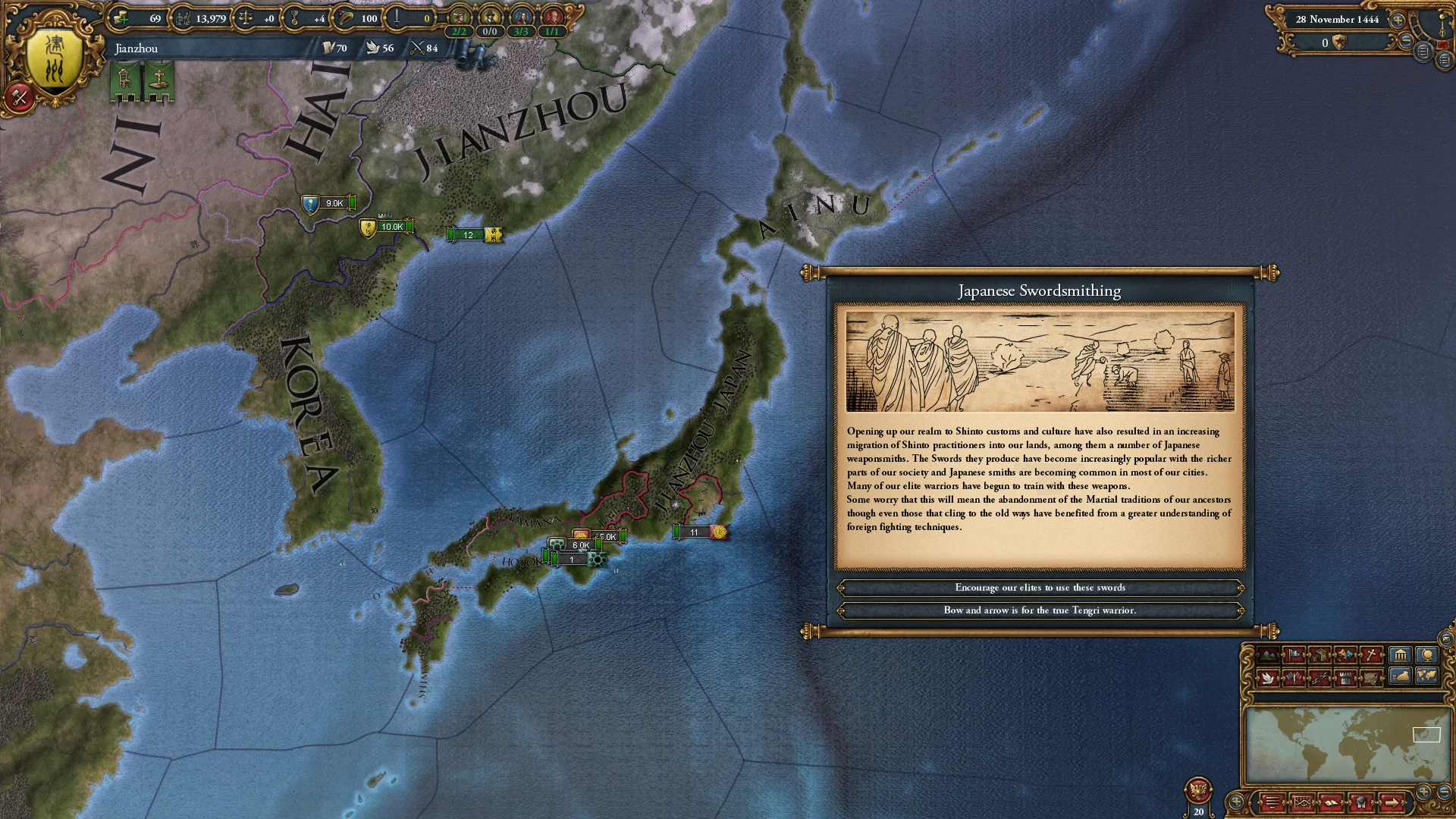This screenshot has height=819, width=1456.
Task: Open the treasury gold coins panel
Action: pos(121,19)
